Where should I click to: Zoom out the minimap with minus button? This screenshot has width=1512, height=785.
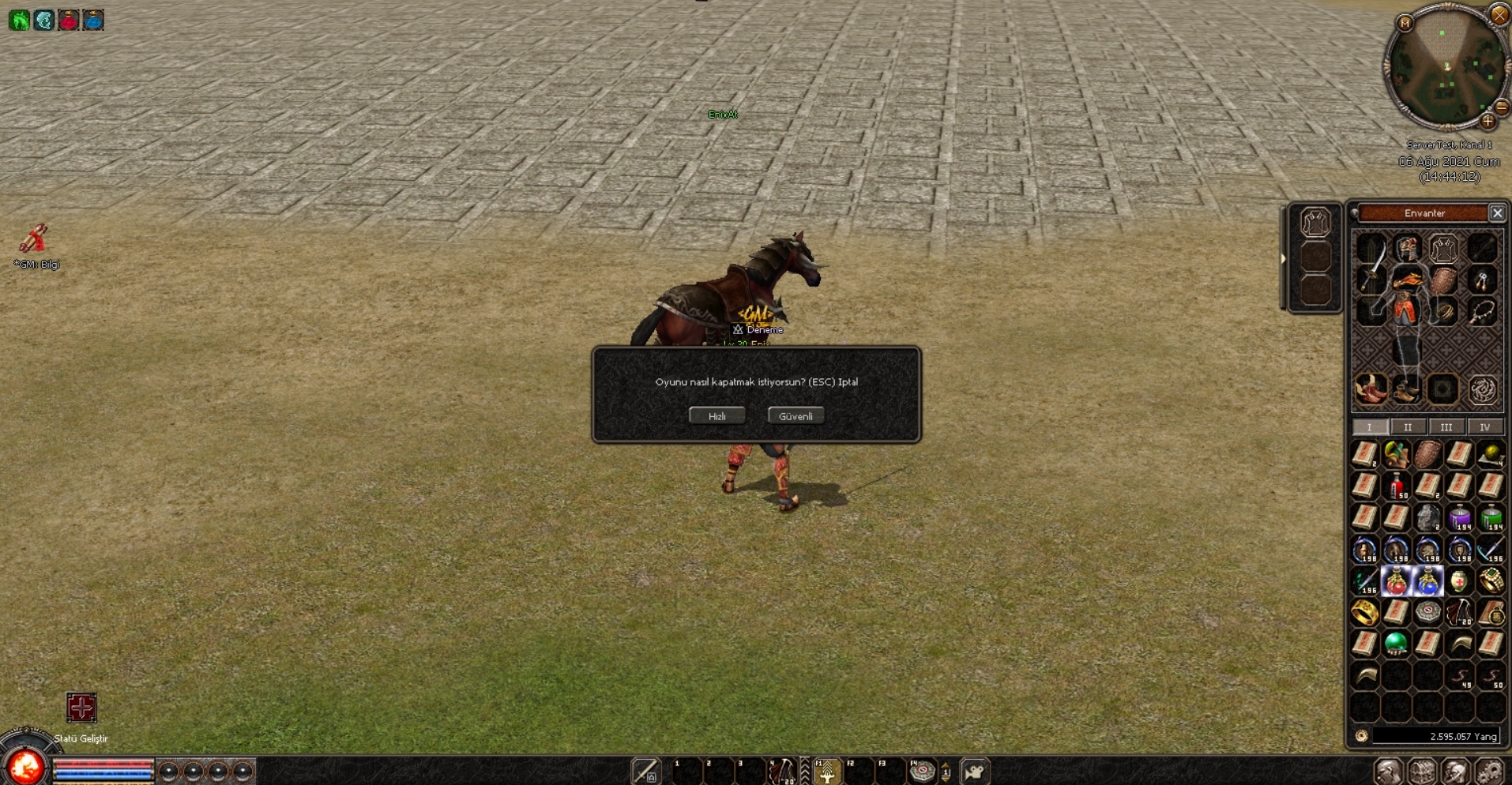(1502, 107)
